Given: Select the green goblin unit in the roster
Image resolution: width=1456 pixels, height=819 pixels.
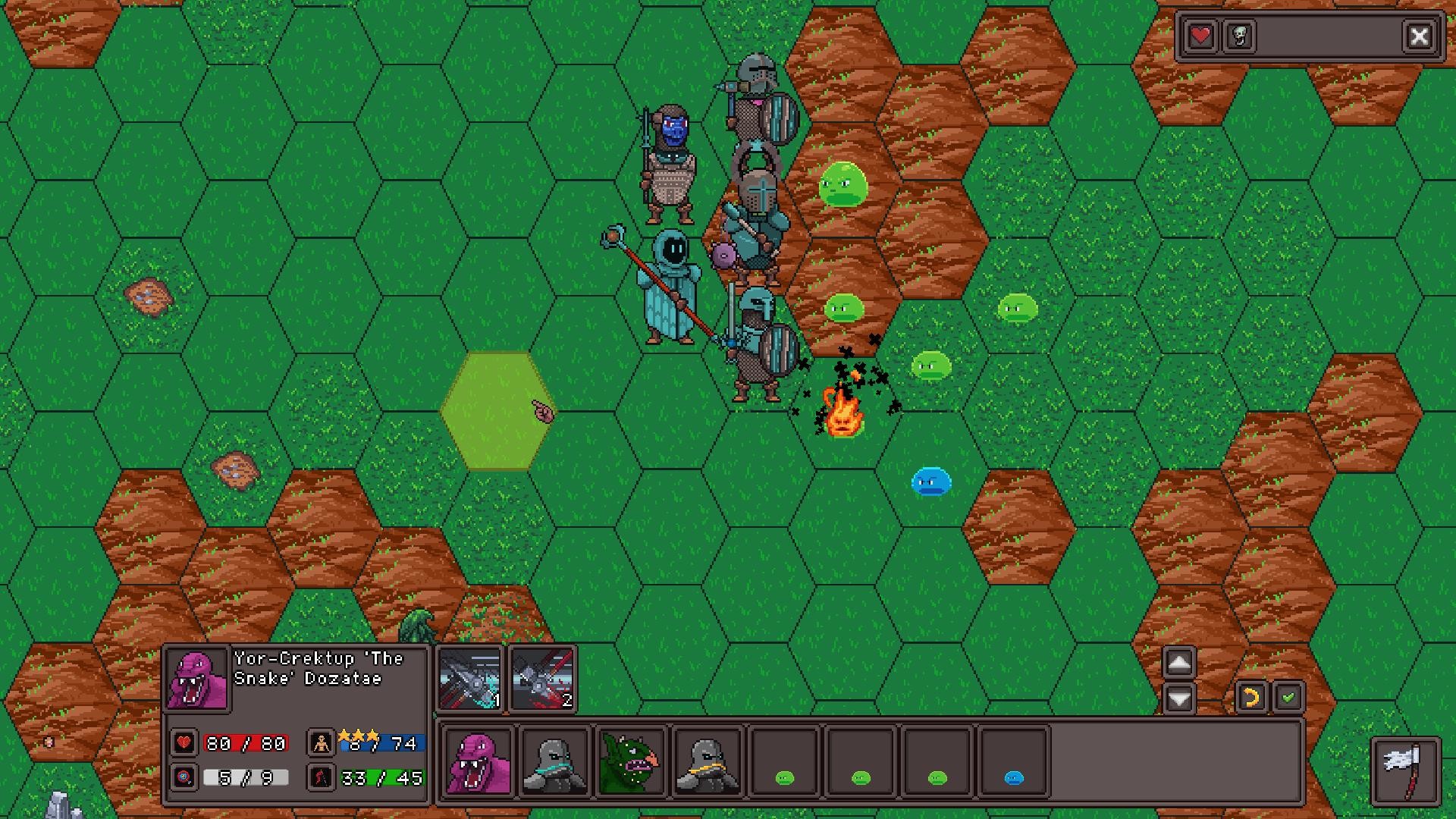Looking at the screenshot, I should click(x=630, y=763).
